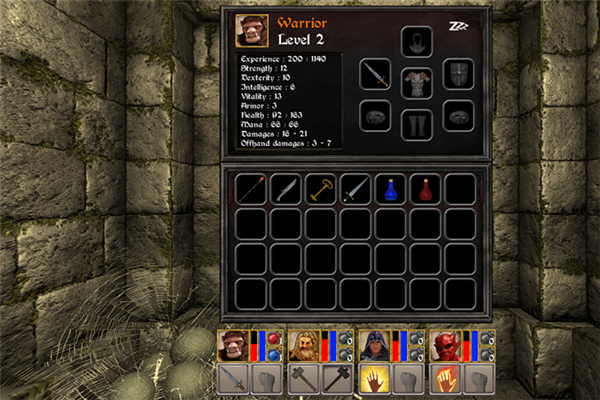Select the equipped chest armor slot
Screen dimensions: 600x400
(x=416, y=82)
